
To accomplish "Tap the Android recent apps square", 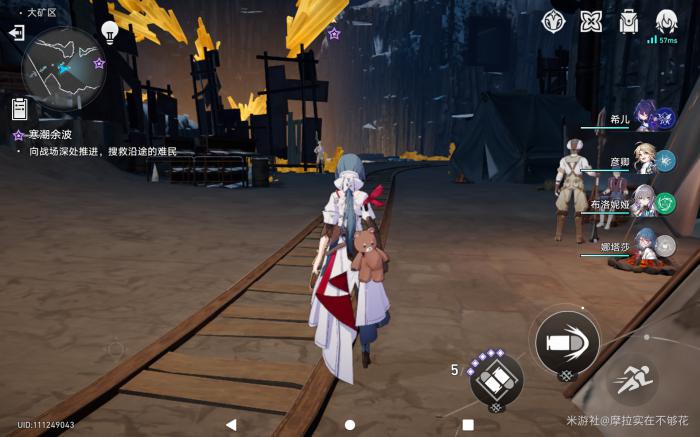I will coord(467,425).
